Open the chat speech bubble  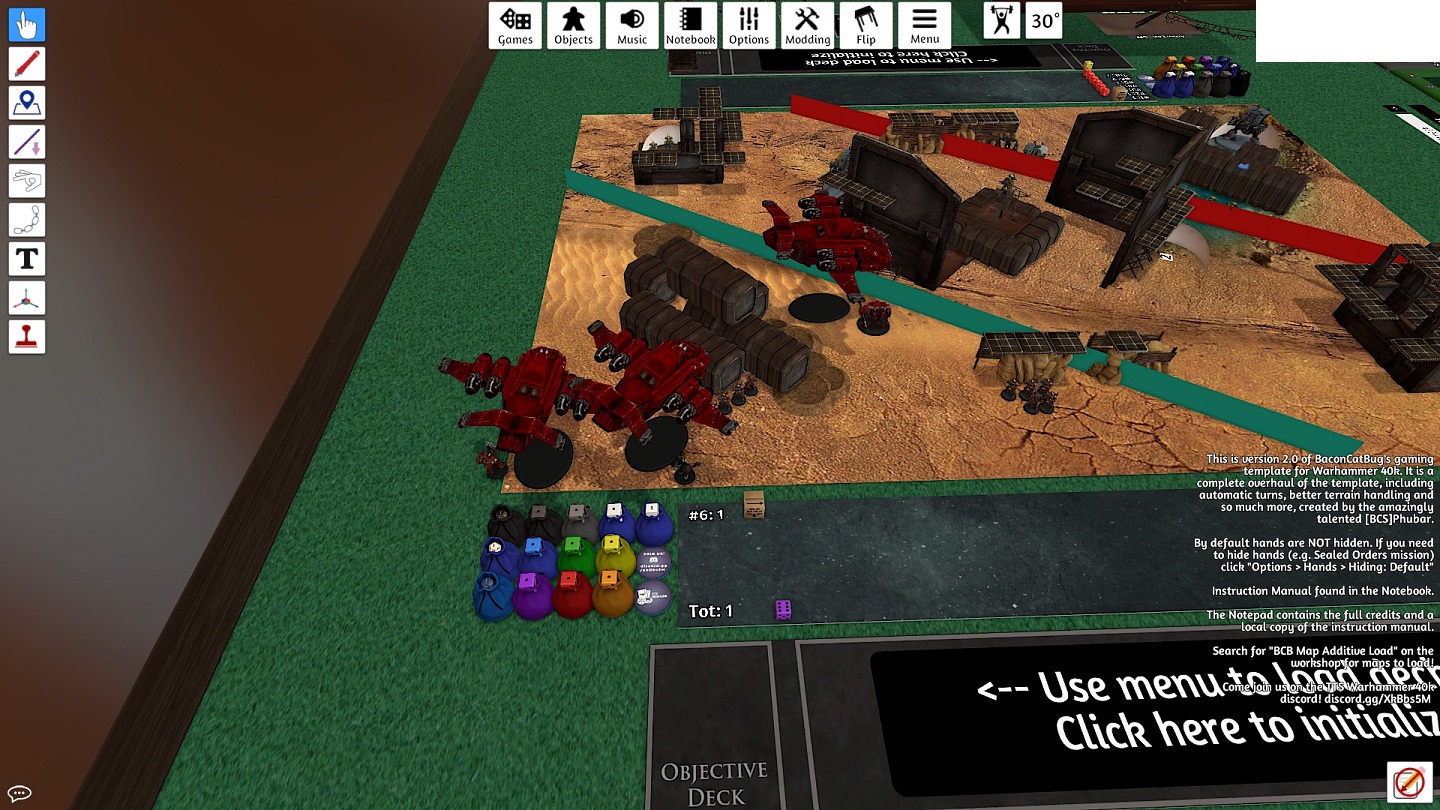pos(19,794)
